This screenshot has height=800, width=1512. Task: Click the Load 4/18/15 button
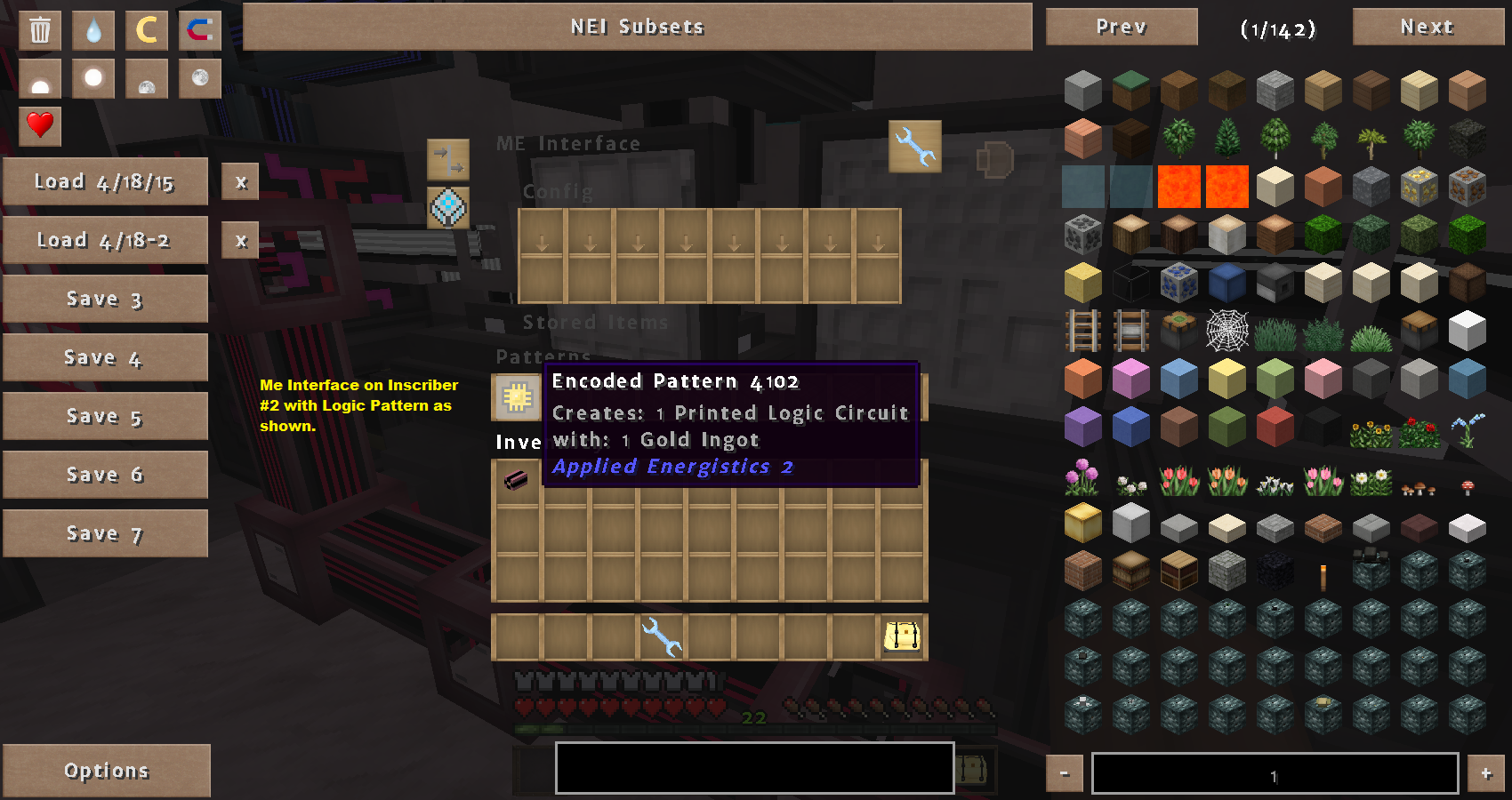105,181
